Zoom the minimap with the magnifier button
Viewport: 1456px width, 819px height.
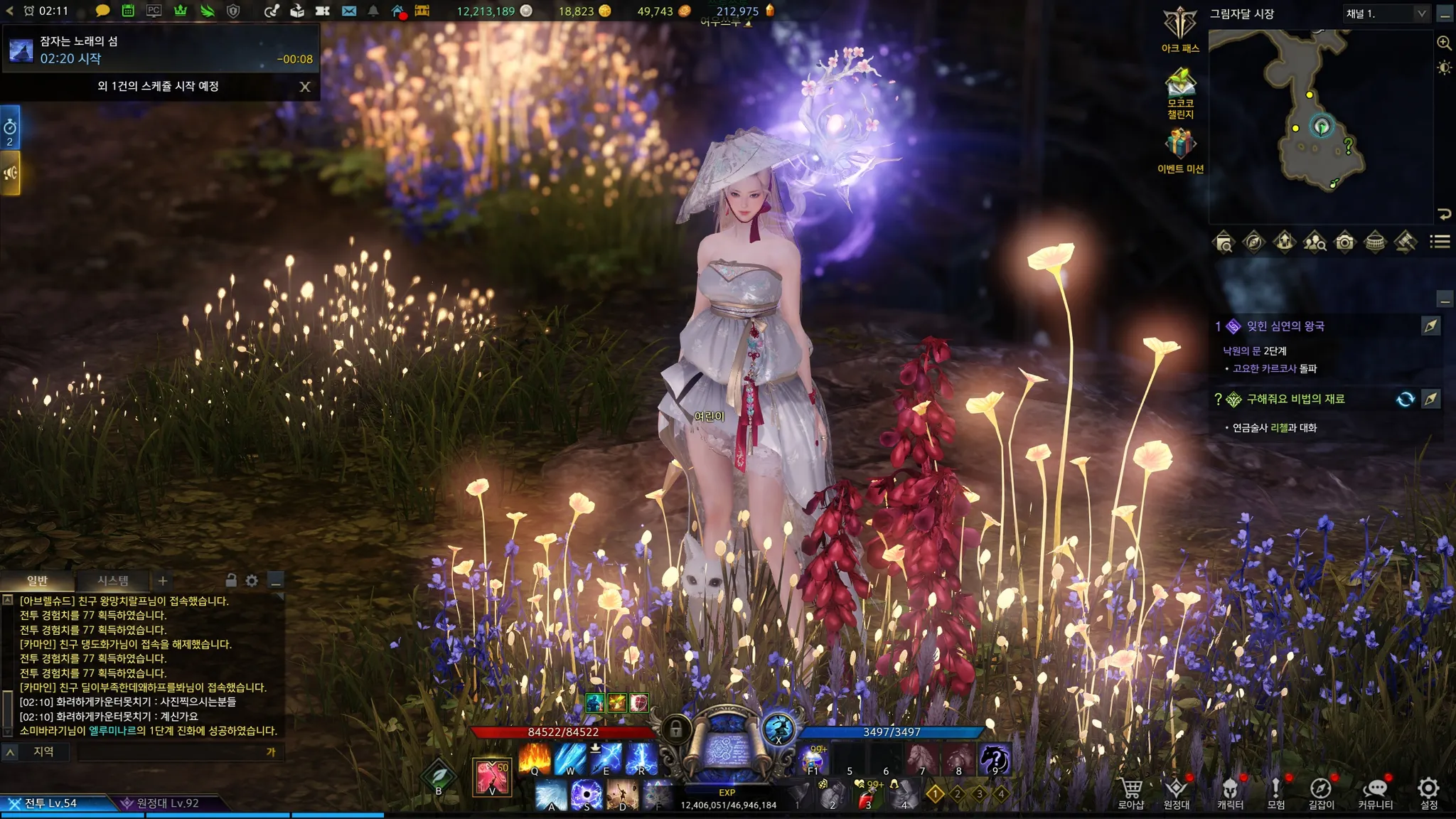click(x=1444, y=43)
